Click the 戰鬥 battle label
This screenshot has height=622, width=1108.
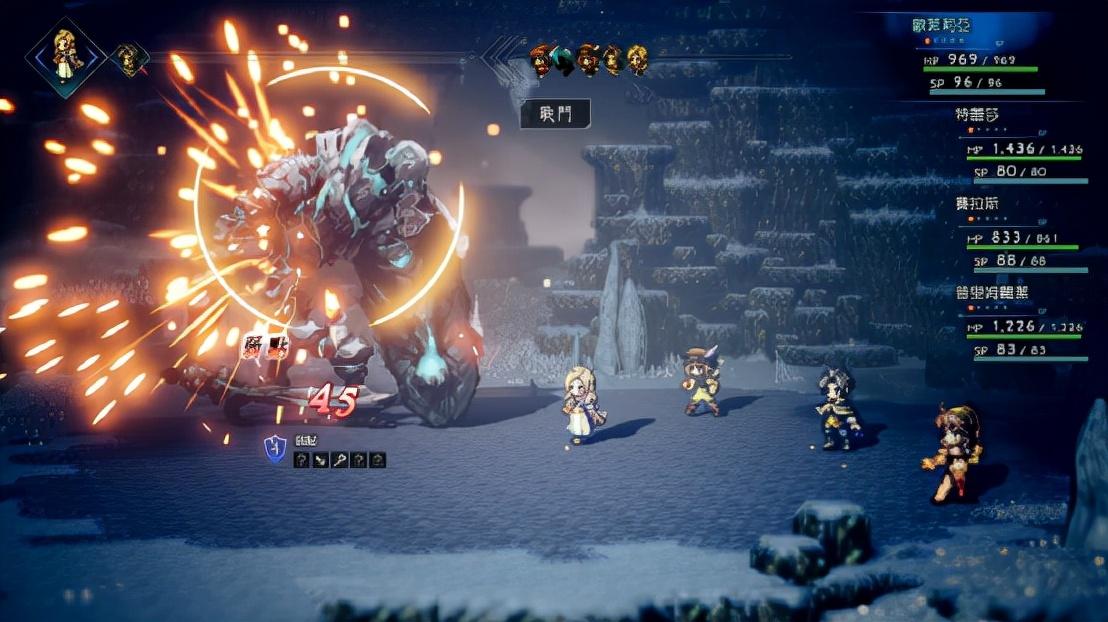(x=555, y=114)
